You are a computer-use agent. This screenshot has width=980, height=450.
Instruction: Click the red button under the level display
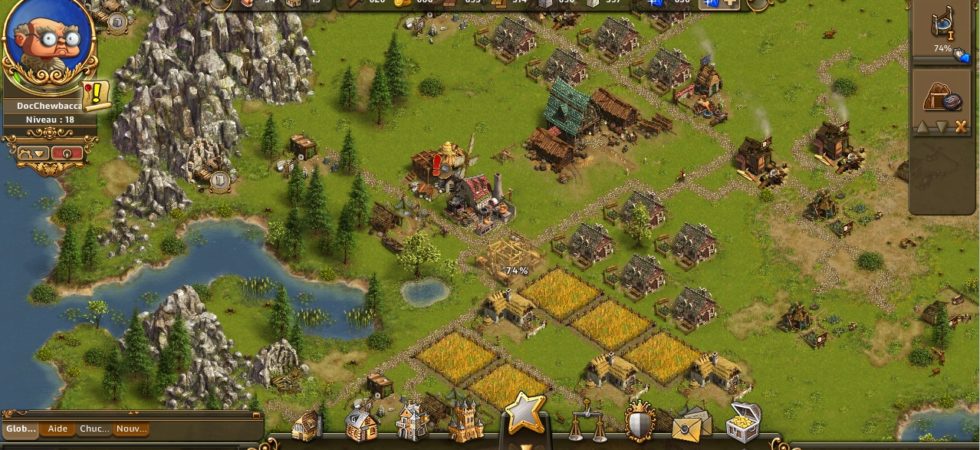point(66,153)
